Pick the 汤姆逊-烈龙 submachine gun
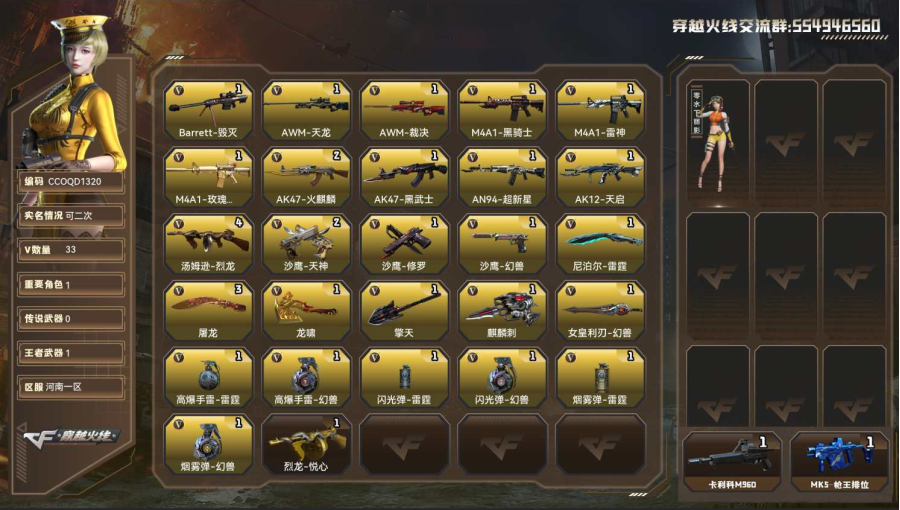Screen dimensions: 900x510 [x=208, y=244]
